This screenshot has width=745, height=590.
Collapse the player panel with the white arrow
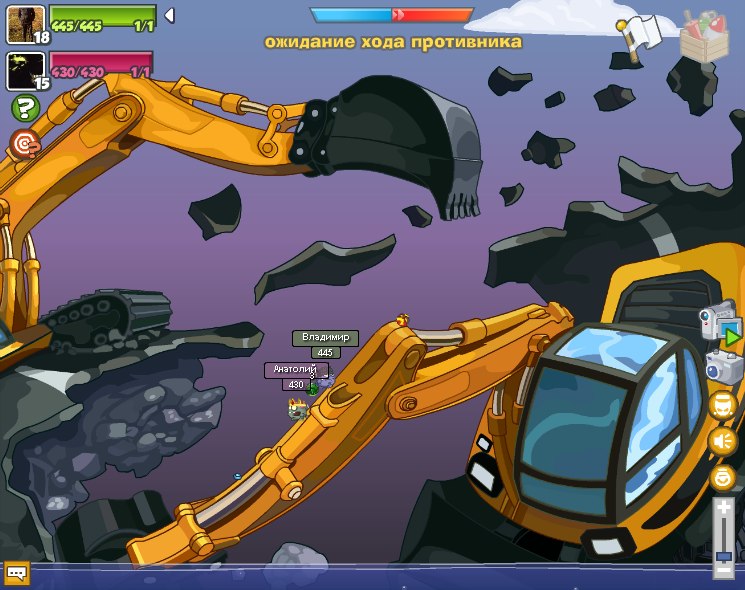(169, 15)
